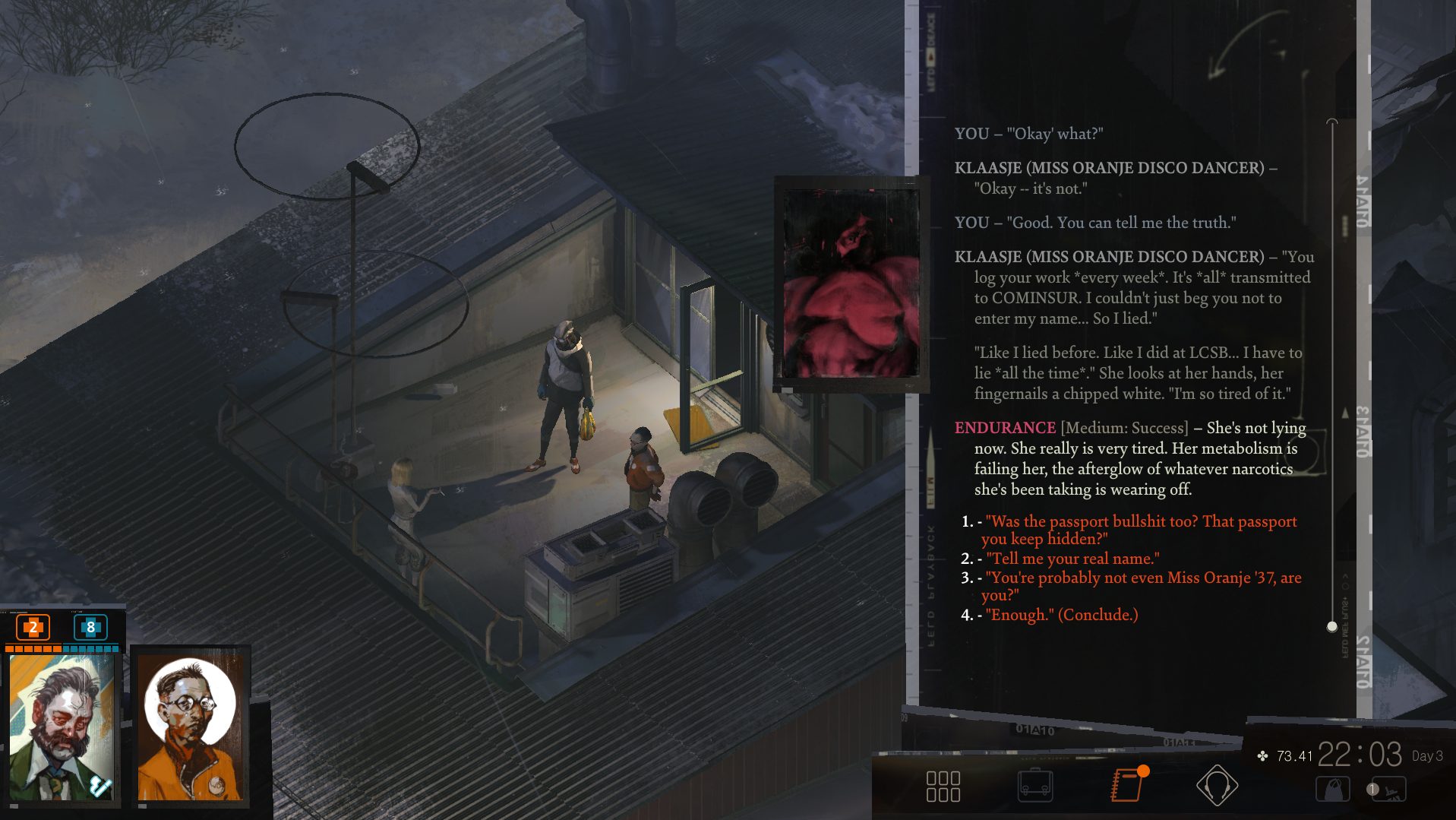
Task: Click the dialogue log scrollbar handle
Action: click(1331, 627)
